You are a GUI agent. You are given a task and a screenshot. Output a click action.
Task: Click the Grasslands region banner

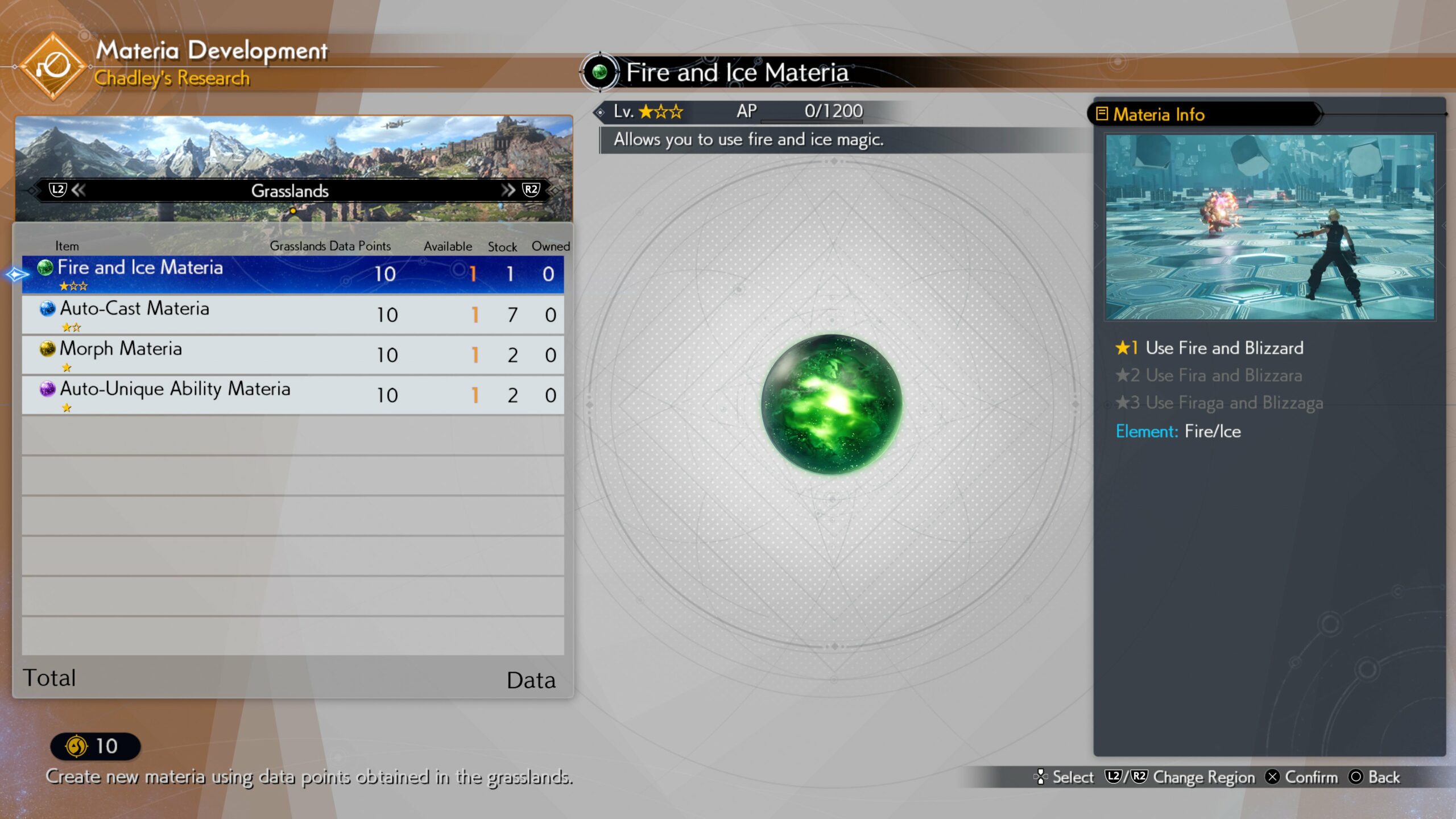click(290, 191)
